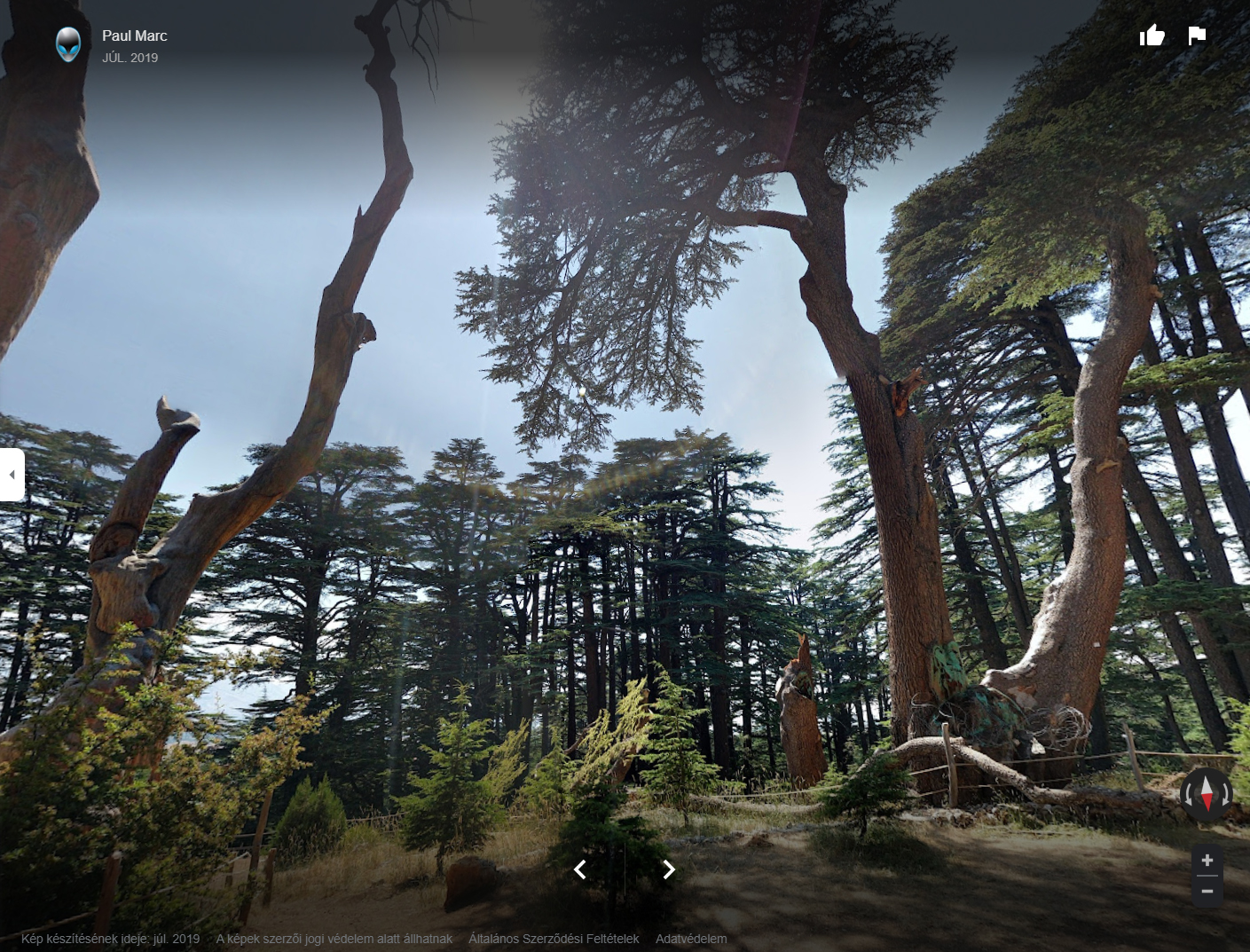
Task: Advance with the right arrow
Action: pos(669,869)
